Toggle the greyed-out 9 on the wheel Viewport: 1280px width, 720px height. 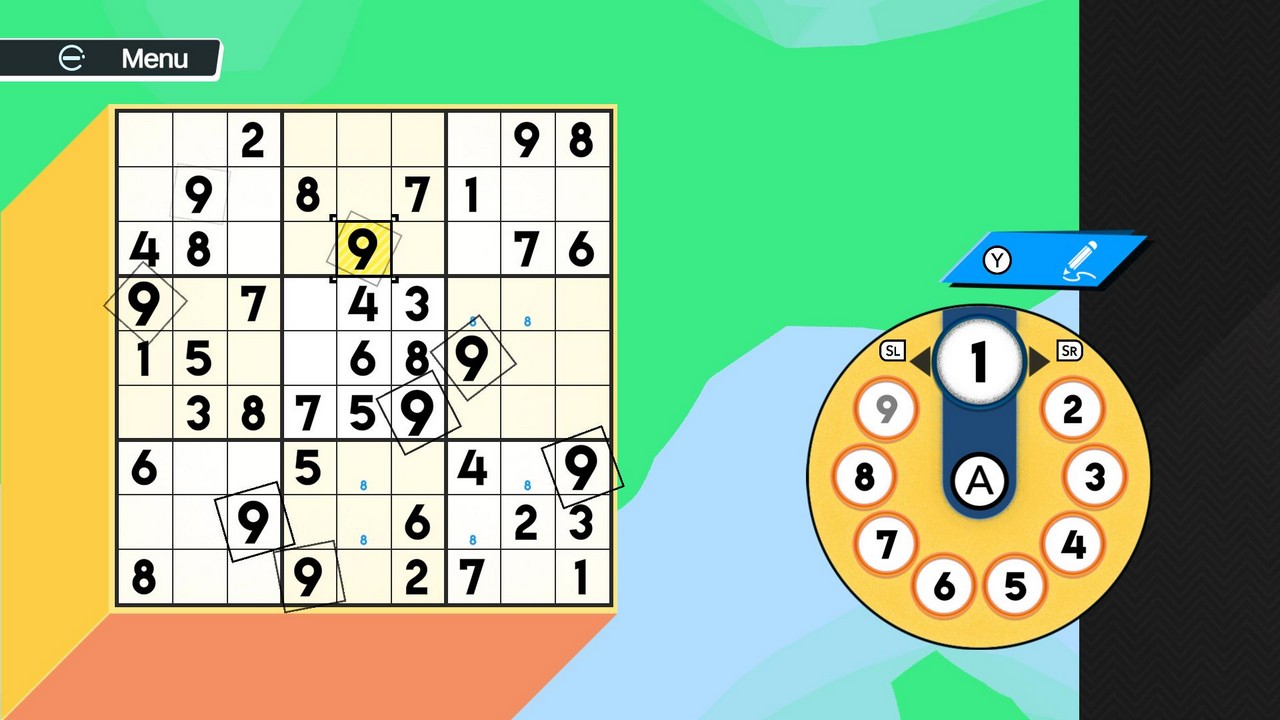coord(886,408)
